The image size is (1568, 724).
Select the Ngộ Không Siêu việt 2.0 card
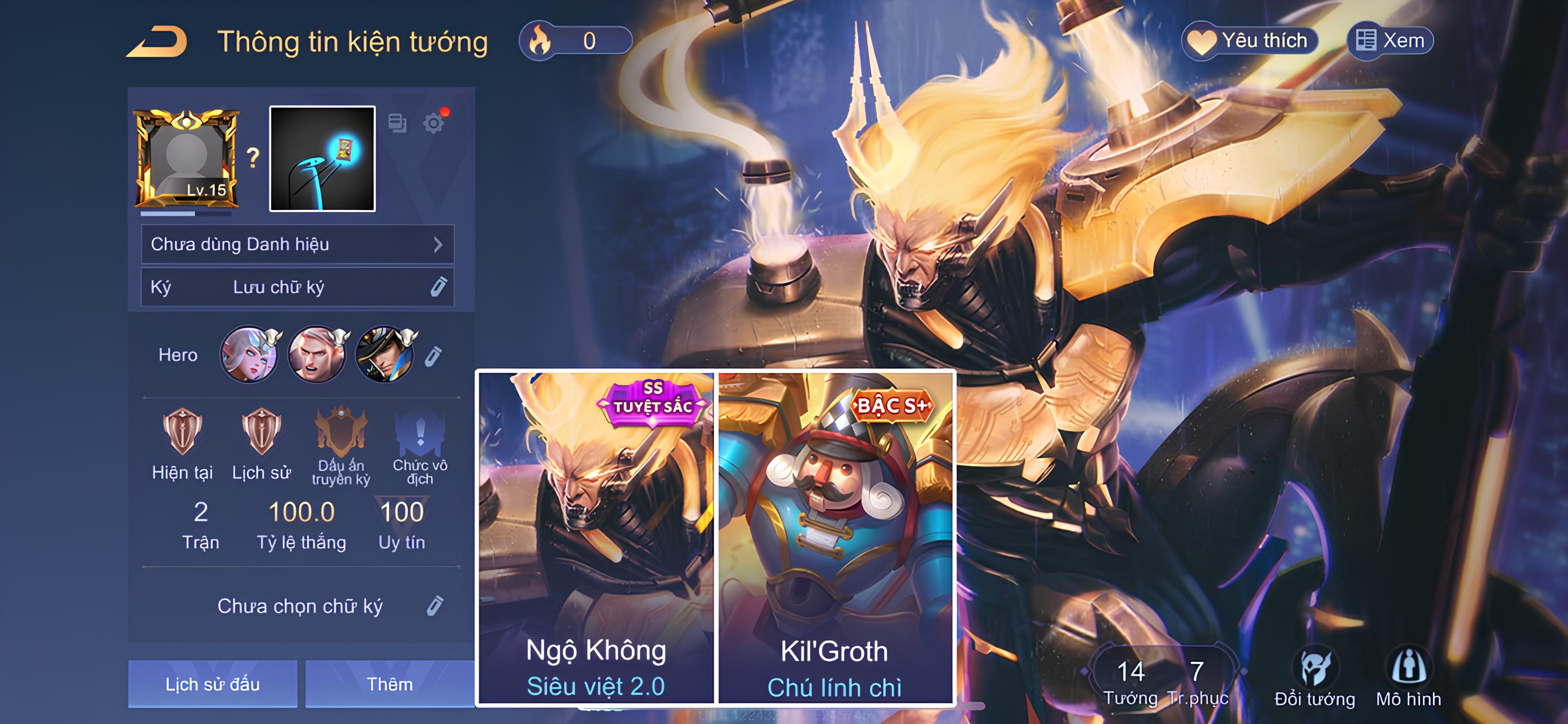click(x=596, y=539)
